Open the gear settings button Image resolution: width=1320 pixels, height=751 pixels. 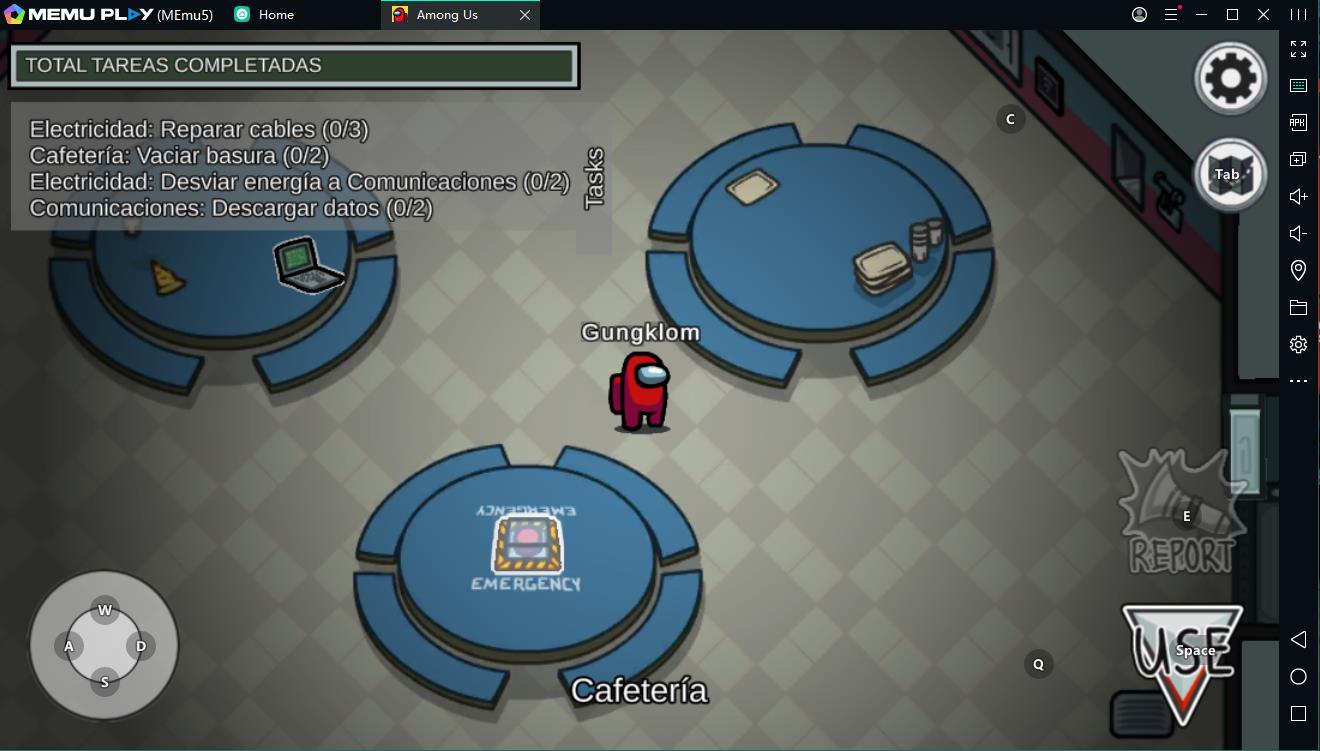click(x=1231, y=78)
